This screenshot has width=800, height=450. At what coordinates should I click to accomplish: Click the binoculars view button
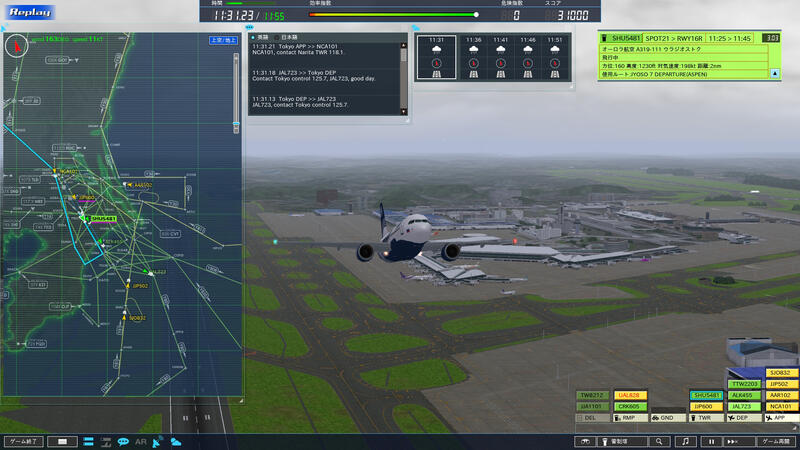point(586,441)
